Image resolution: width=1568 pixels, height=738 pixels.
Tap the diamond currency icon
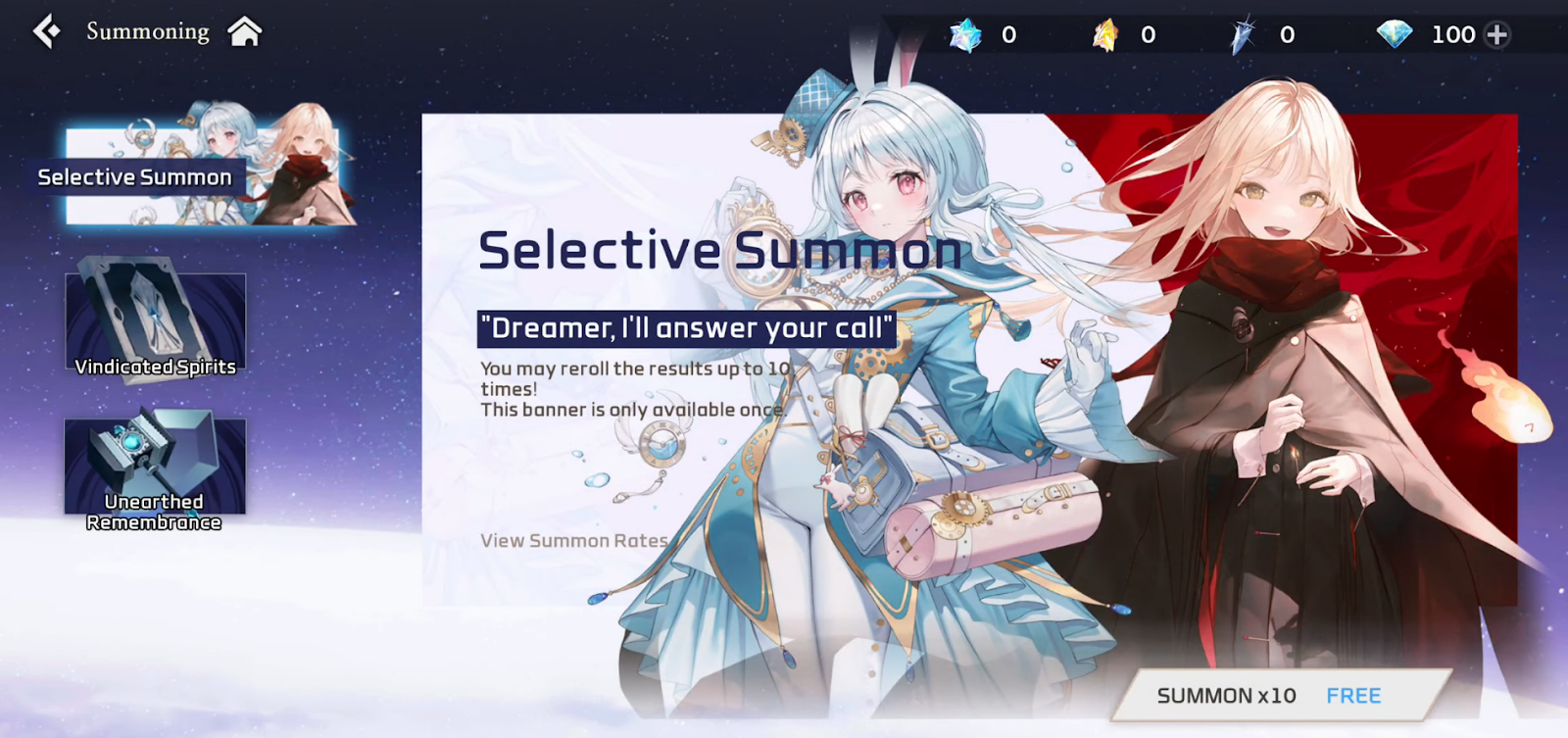point(1396,33)
